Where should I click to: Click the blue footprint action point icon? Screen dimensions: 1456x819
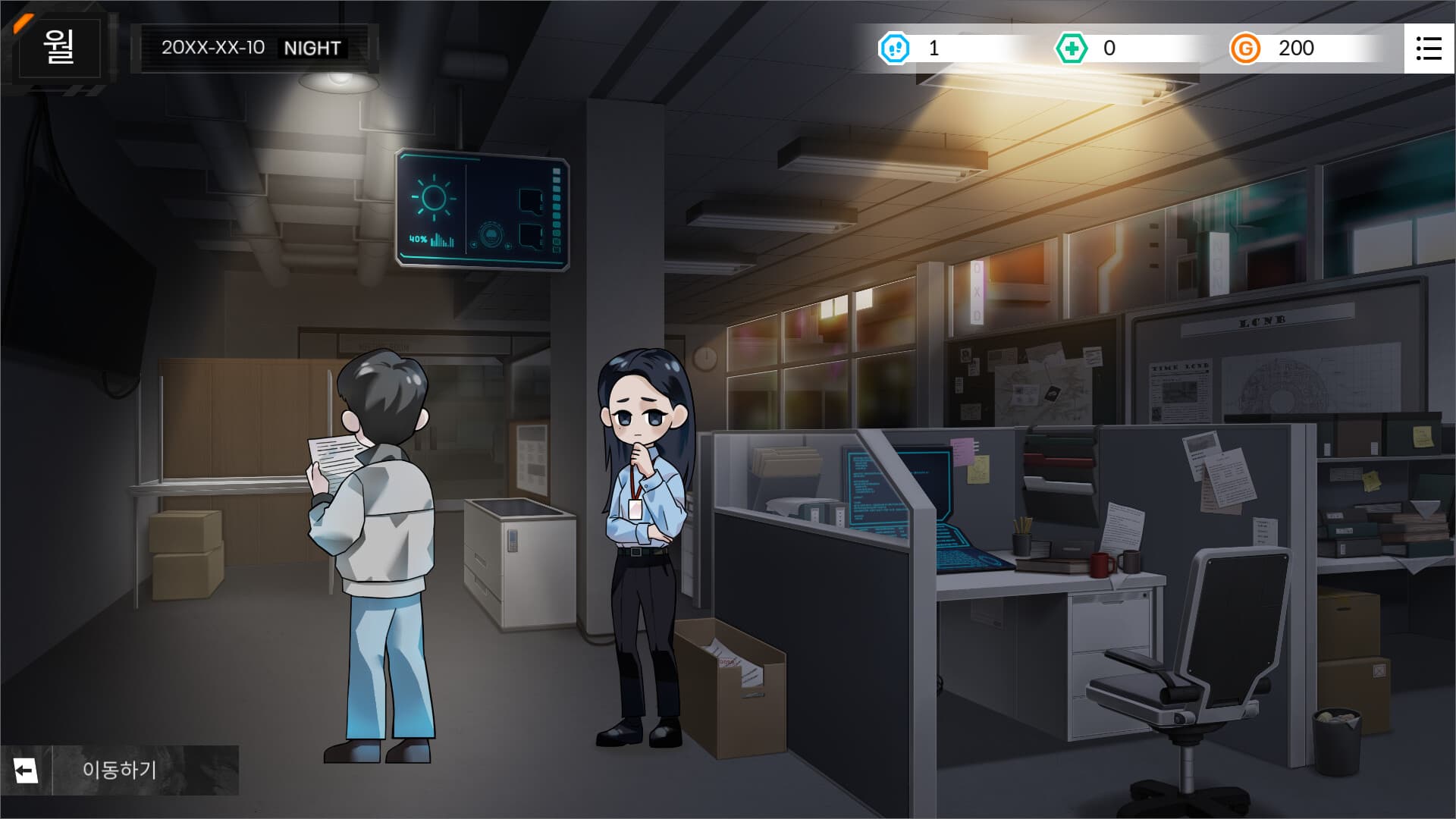point(895,49)
